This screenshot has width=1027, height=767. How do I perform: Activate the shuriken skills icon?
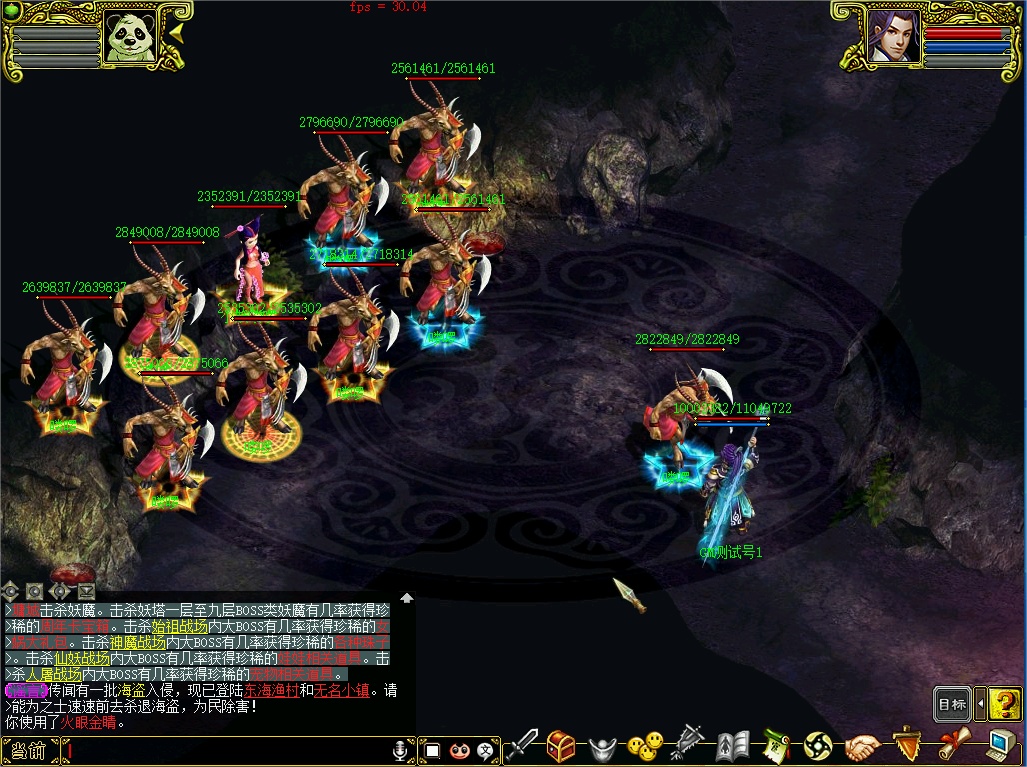click(x=818, y=746)
